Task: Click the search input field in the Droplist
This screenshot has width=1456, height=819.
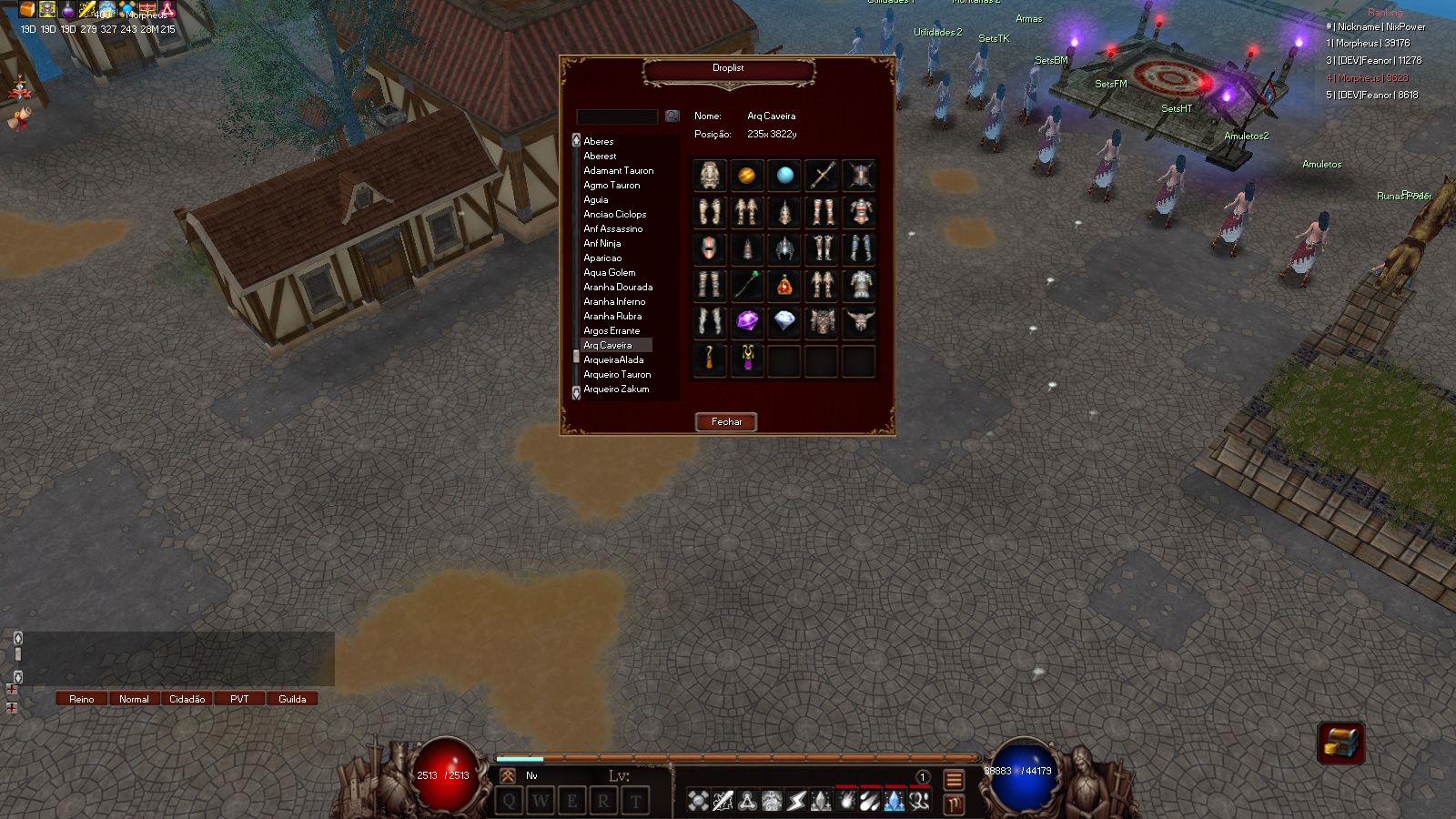Action: pyautogui.click(x=617, y=116)
